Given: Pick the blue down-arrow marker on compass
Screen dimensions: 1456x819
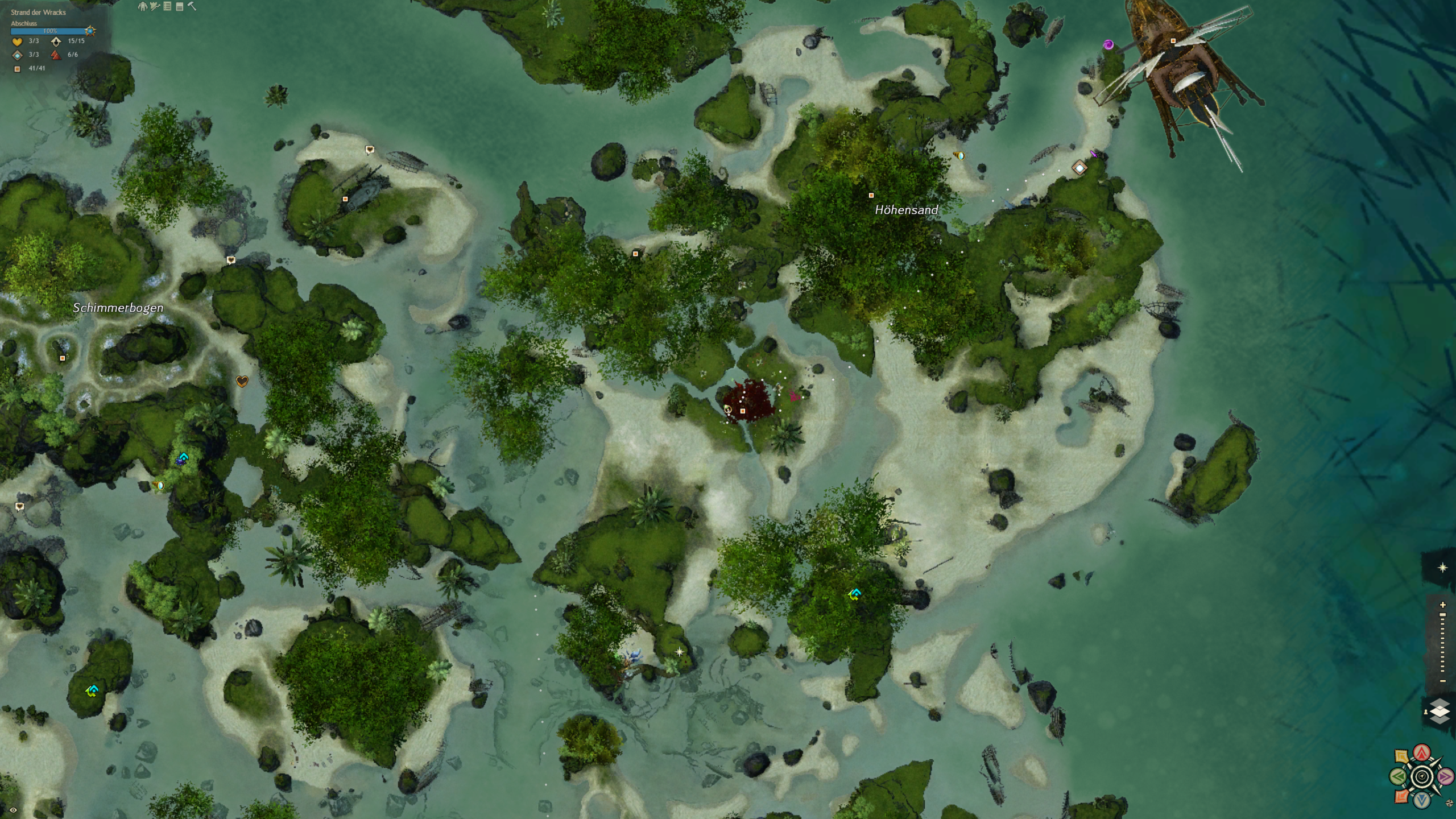Looking at the screenshot, I should pos(1422,800).
